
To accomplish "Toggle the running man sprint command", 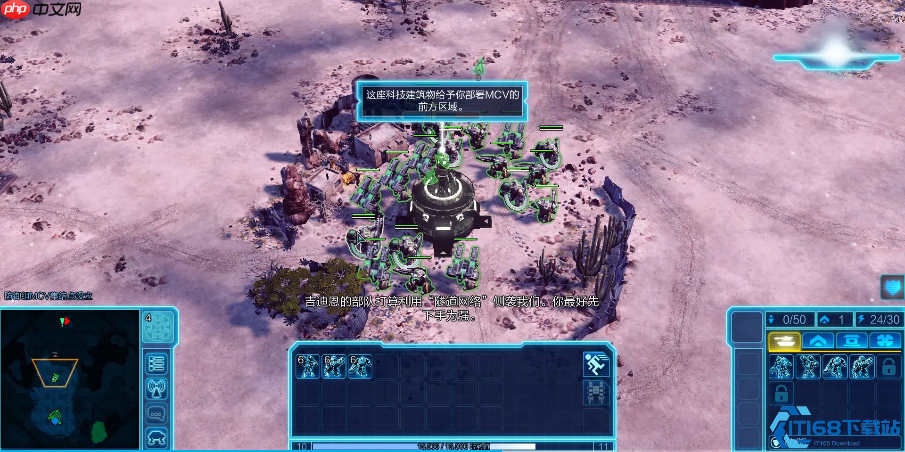I will coord(597,365).
